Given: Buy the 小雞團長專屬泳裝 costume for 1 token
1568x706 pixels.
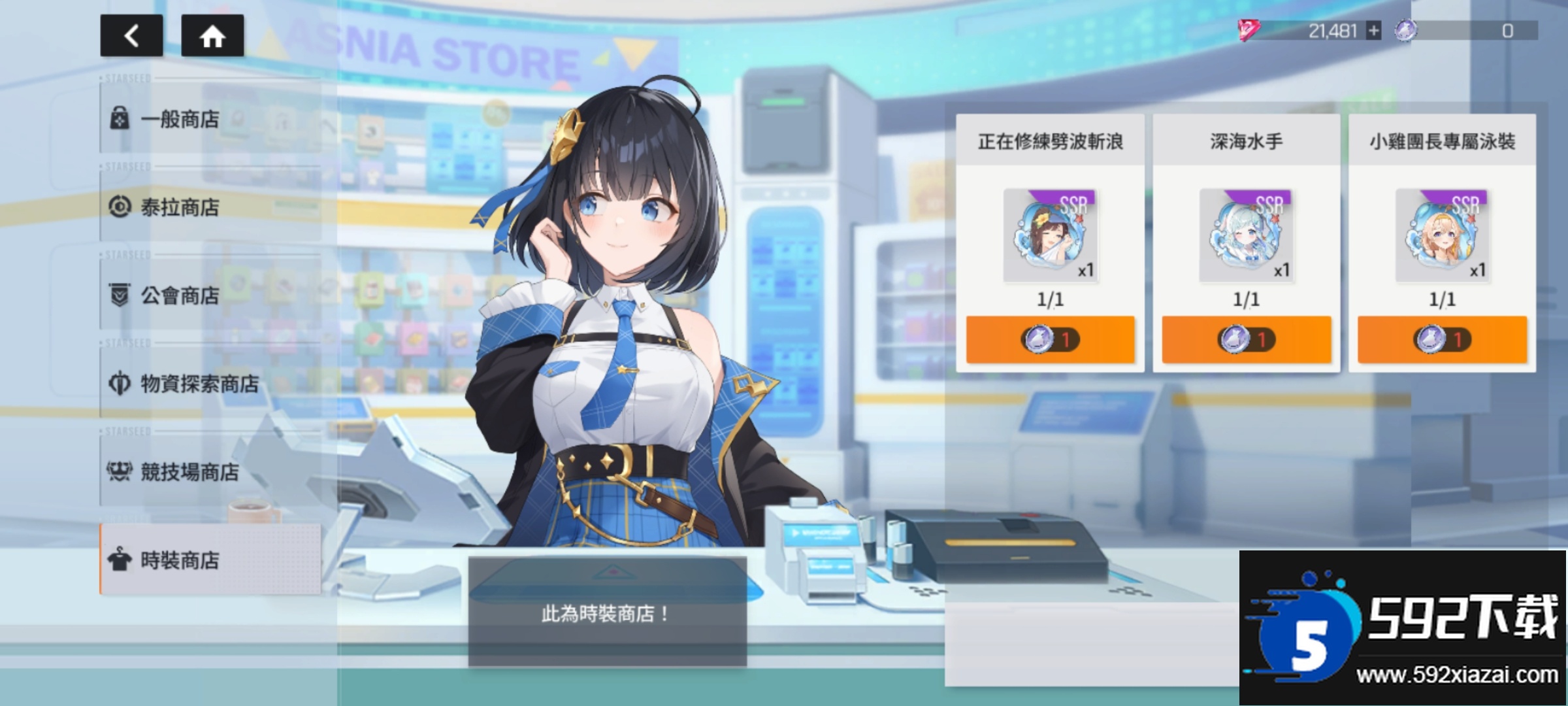Looking at the screenshot, I should tap(1442, 340).
